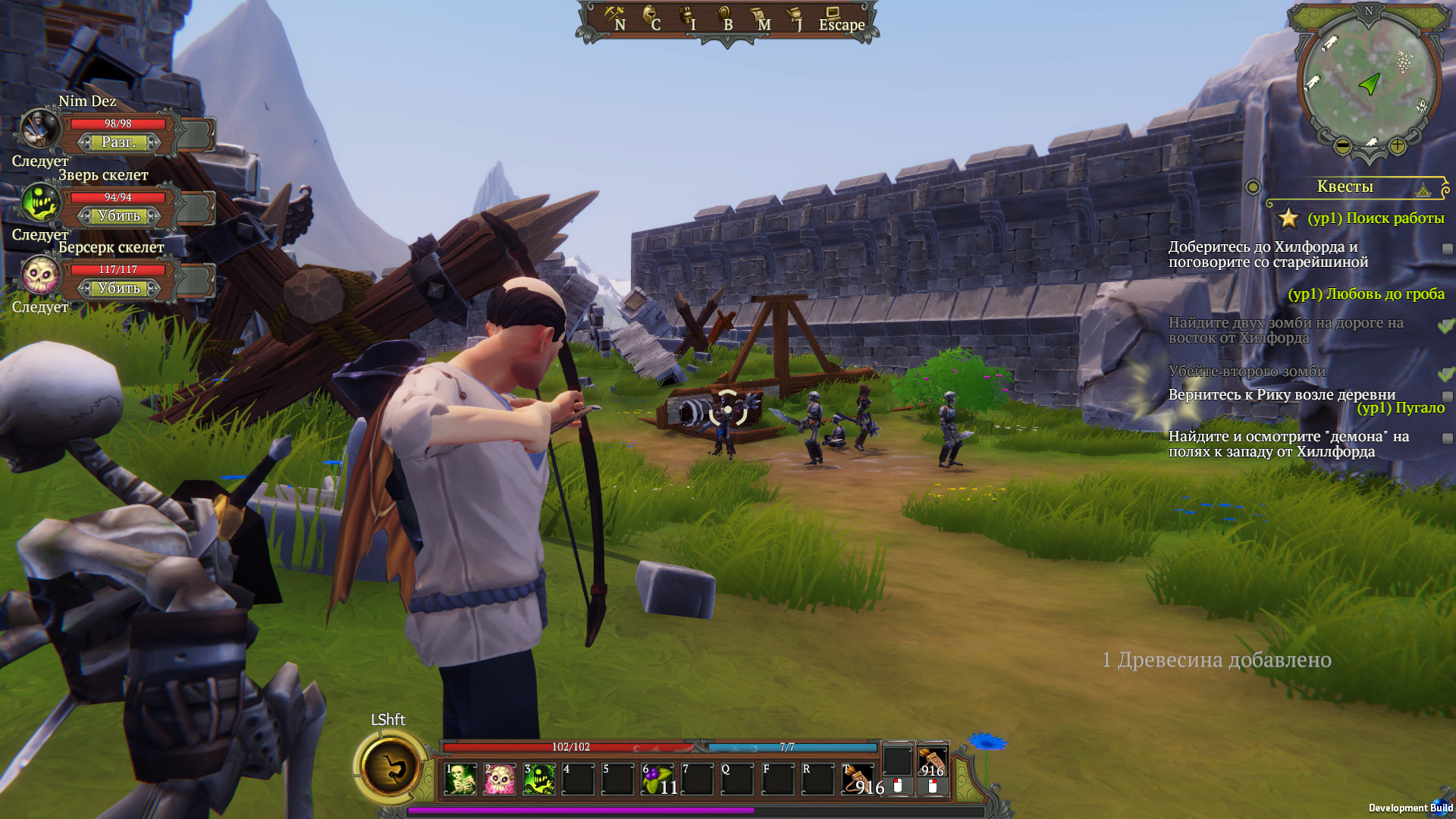Select the Поиск работы quest title

(1376, 218)
